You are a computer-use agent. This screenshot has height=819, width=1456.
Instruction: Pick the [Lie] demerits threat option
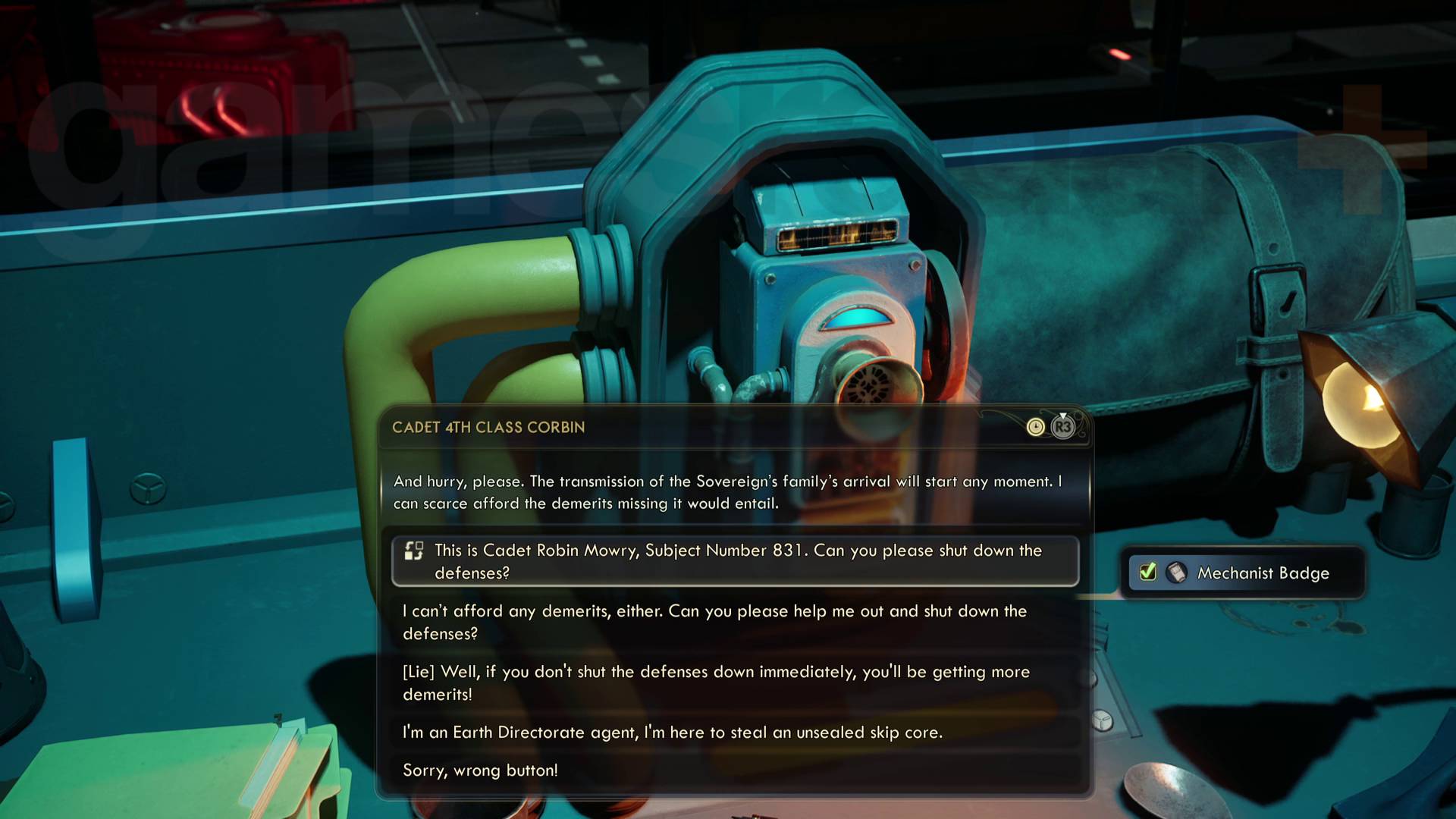[716, 682]
